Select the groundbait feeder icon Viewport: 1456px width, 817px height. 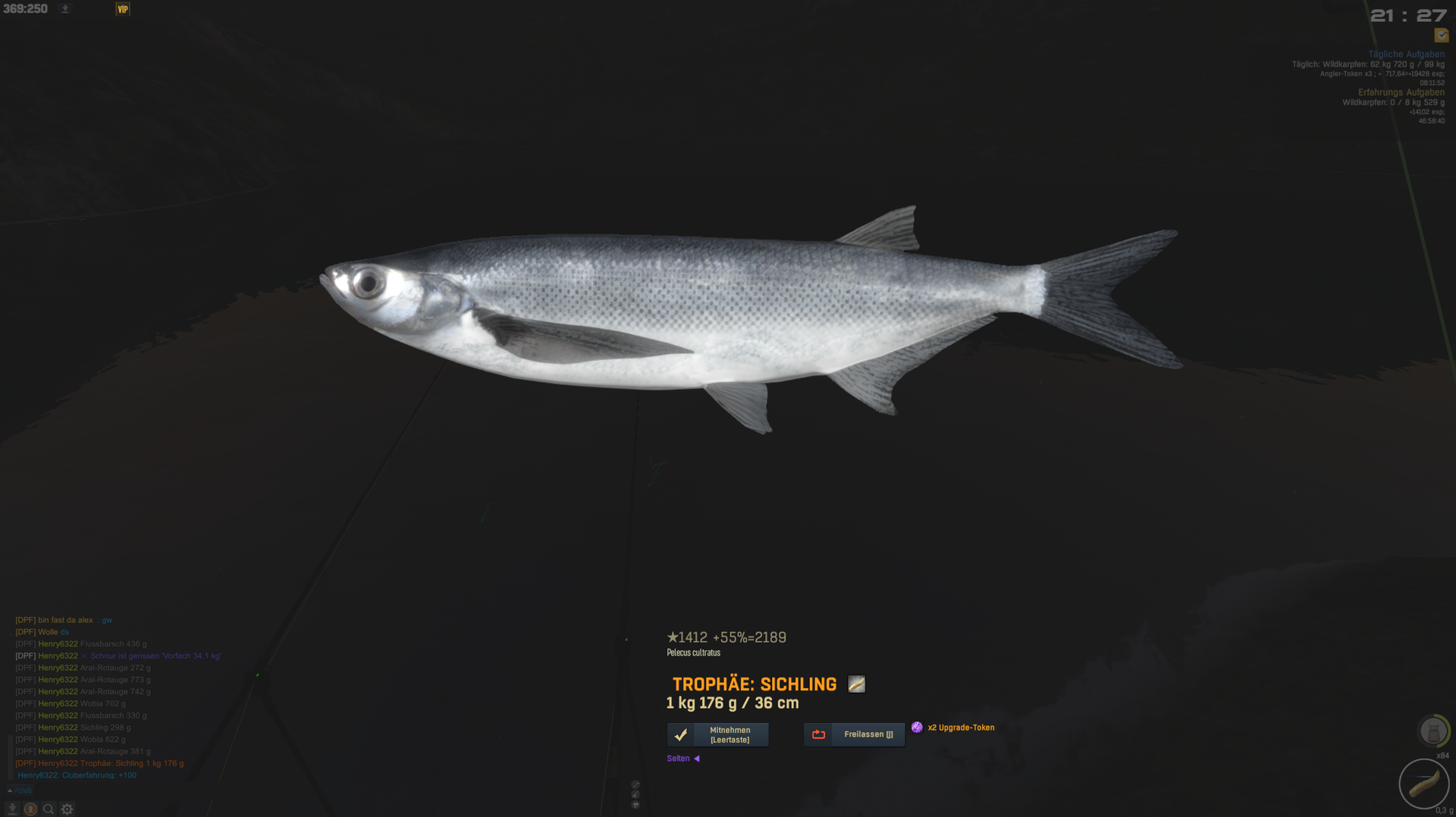(x=1432, y=732)
